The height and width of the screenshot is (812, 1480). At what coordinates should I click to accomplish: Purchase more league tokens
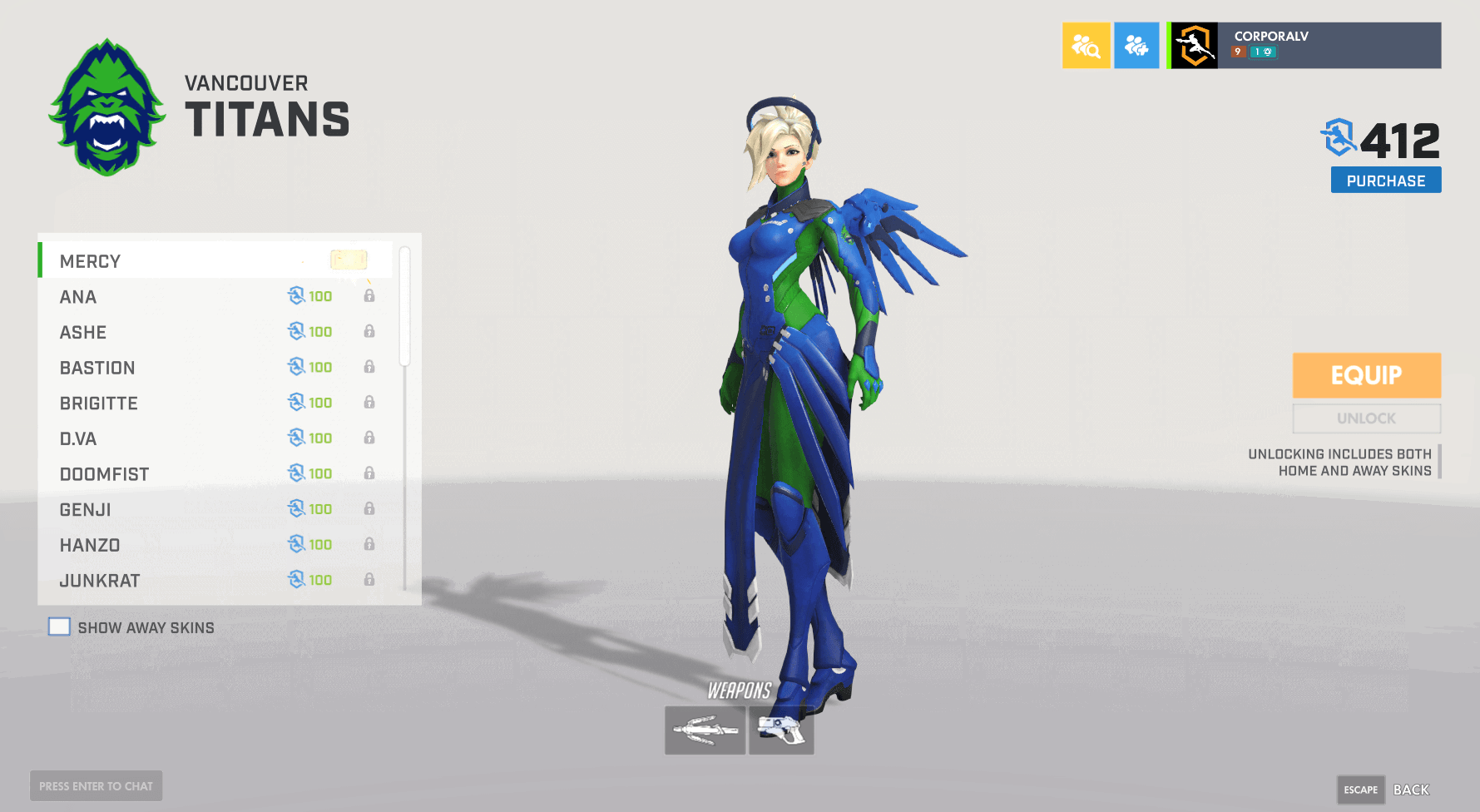pyautogui.click(x=1385, y=181)
